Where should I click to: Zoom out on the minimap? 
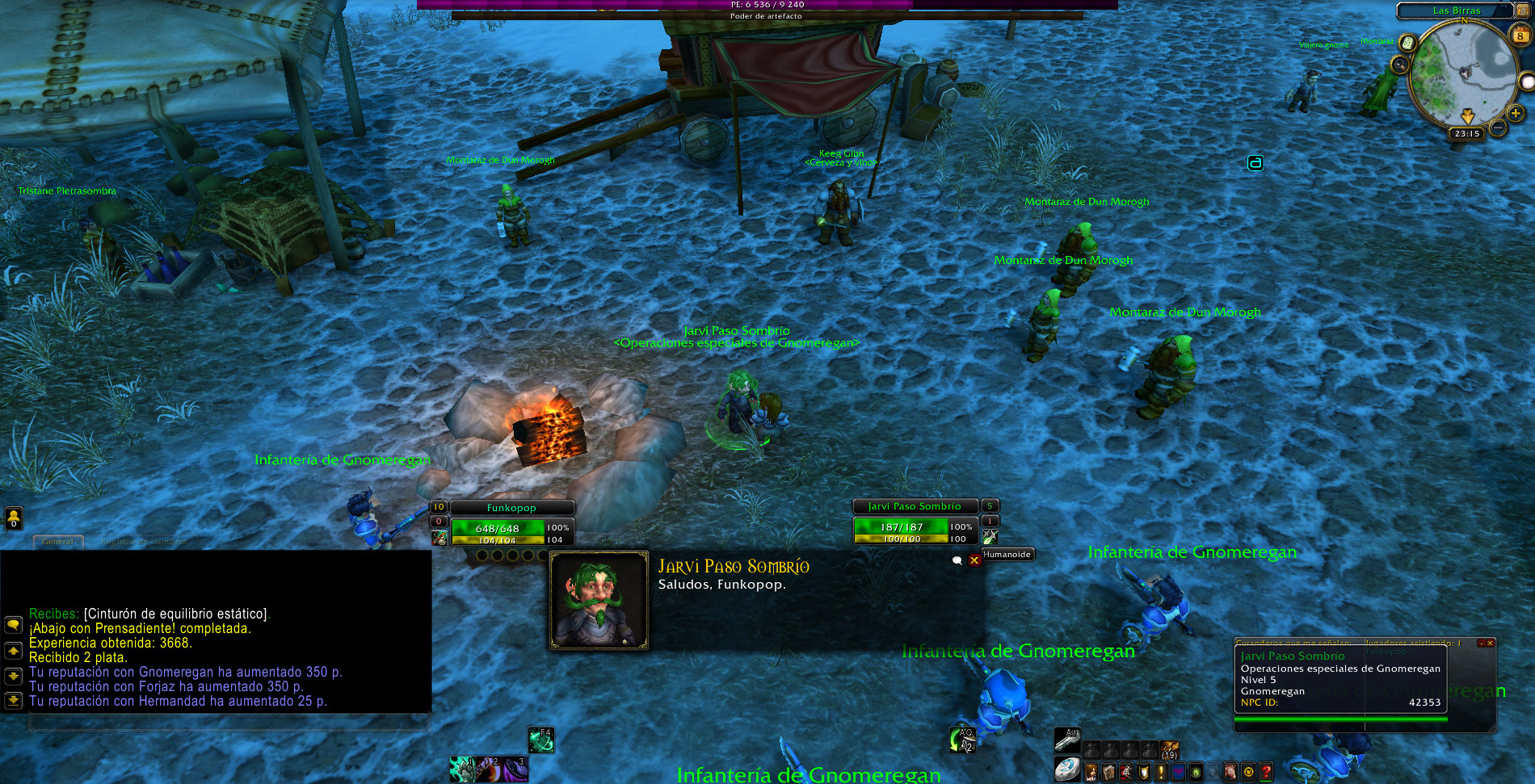tap(1497, 128)
